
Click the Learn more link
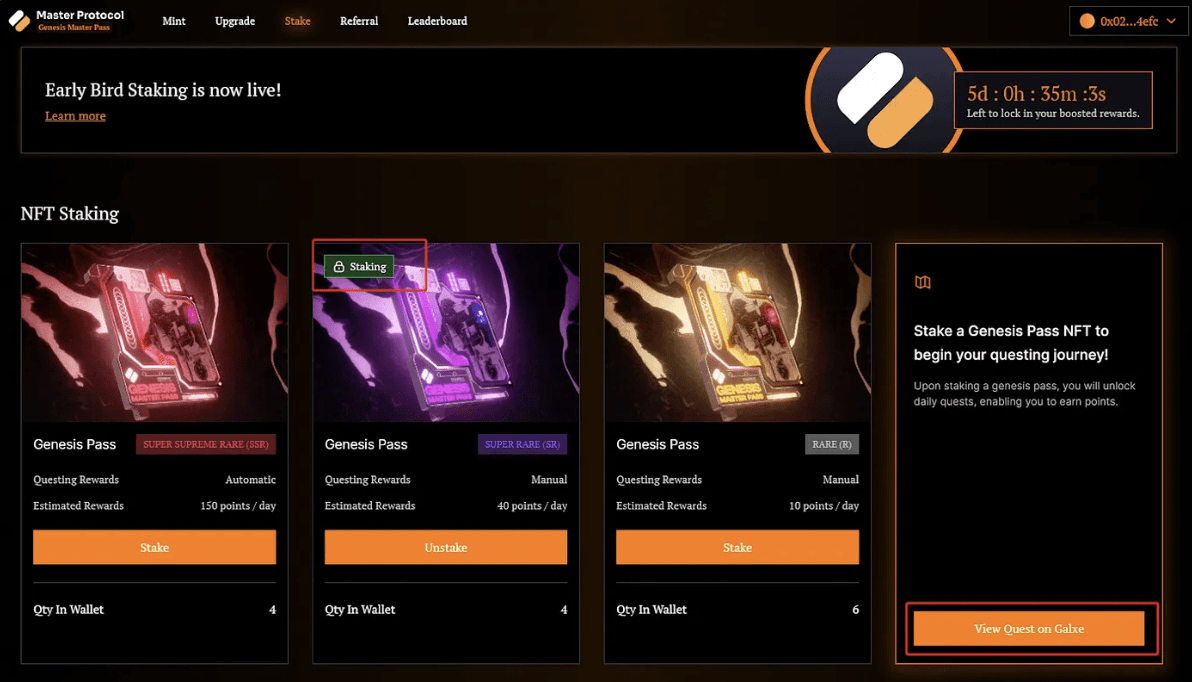point(75,116)
